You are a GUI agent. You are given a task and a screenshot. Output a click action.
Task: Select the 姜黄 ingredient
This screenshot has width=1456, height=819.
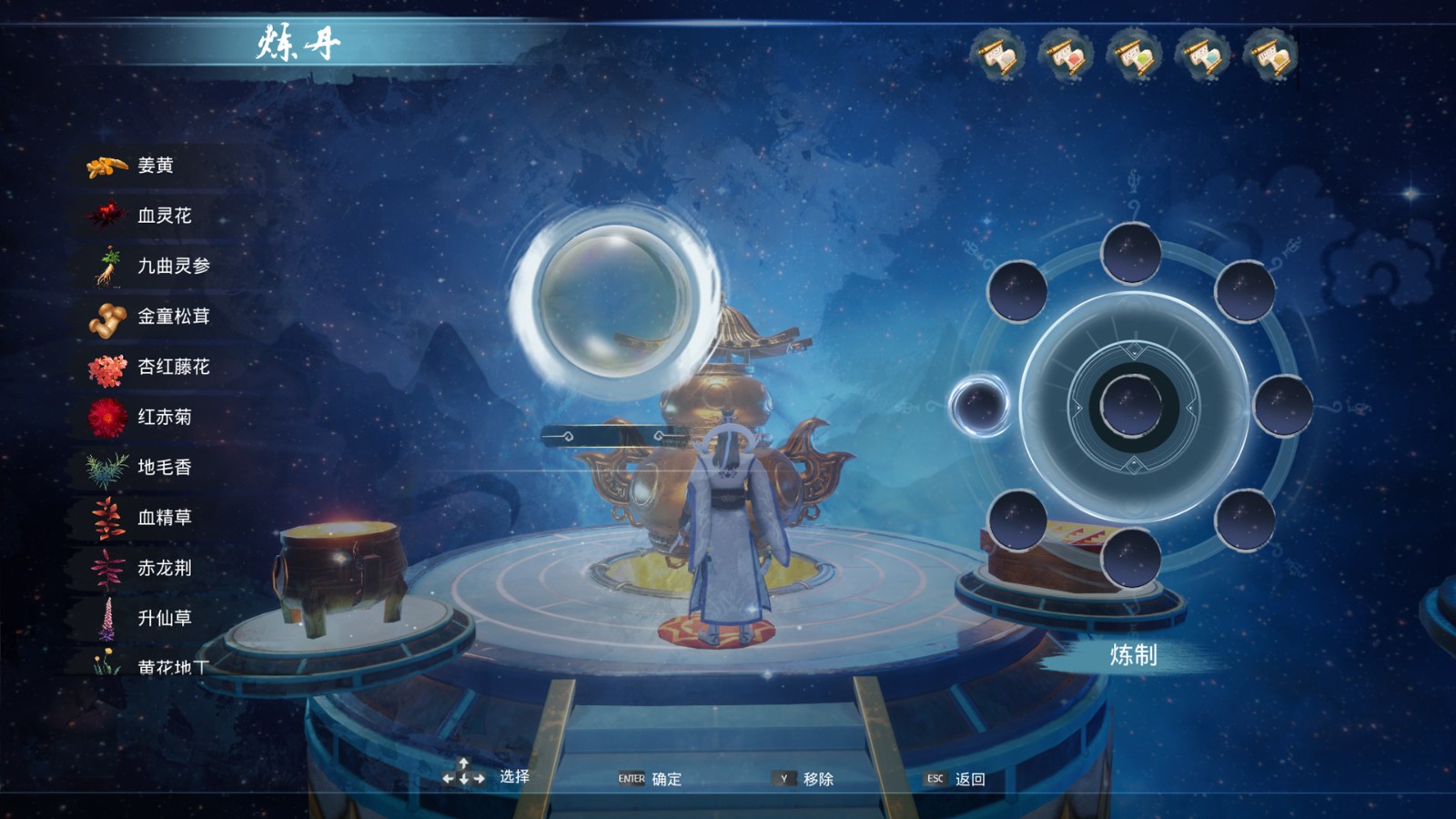[155, 166]
